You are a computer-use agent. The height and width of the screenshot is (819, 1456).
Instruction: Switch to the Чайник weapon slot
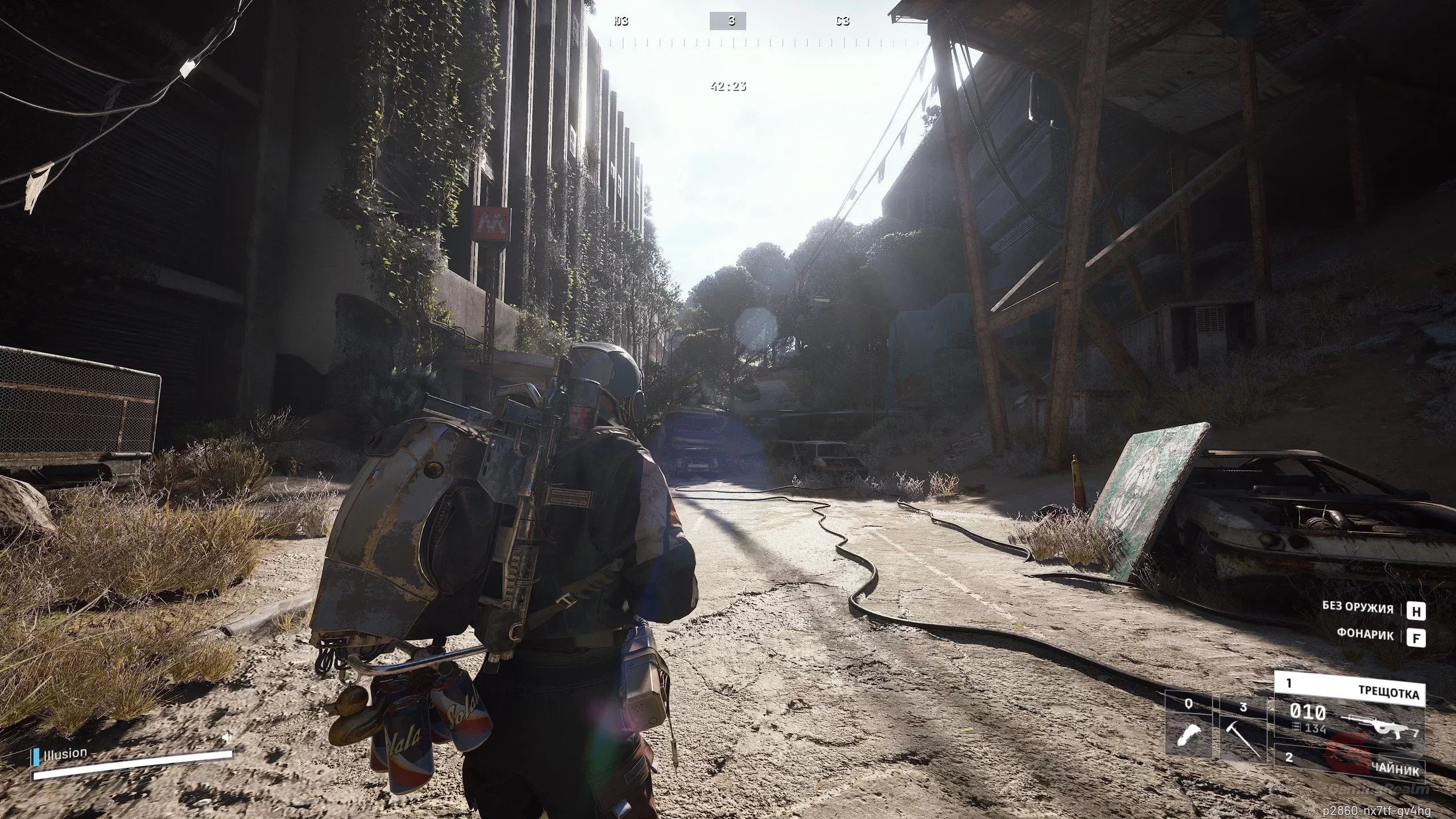tap(1349, 763)
